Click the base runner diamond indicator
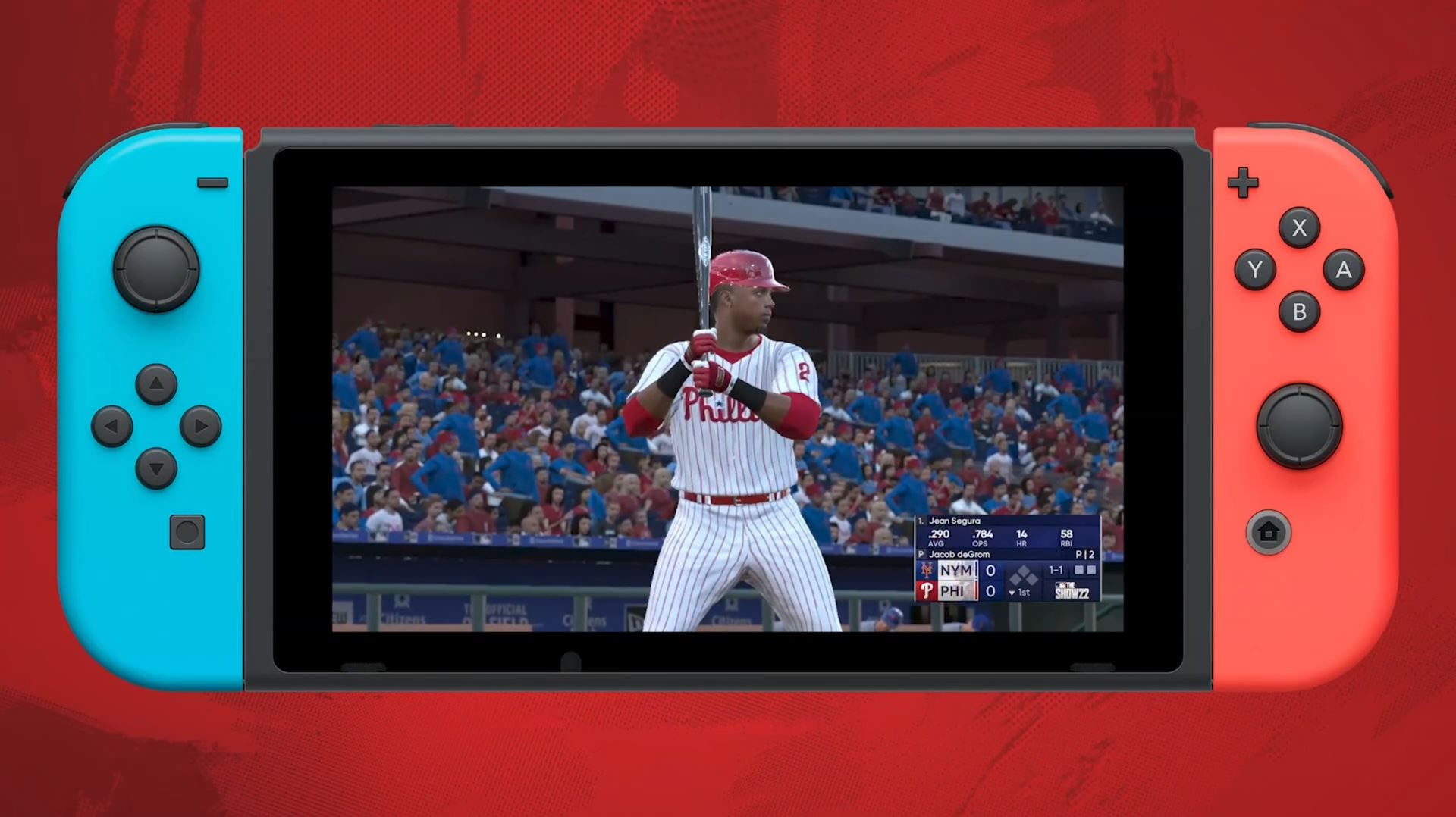This screenshot has height=817, width=1456. click(1024, 576)
